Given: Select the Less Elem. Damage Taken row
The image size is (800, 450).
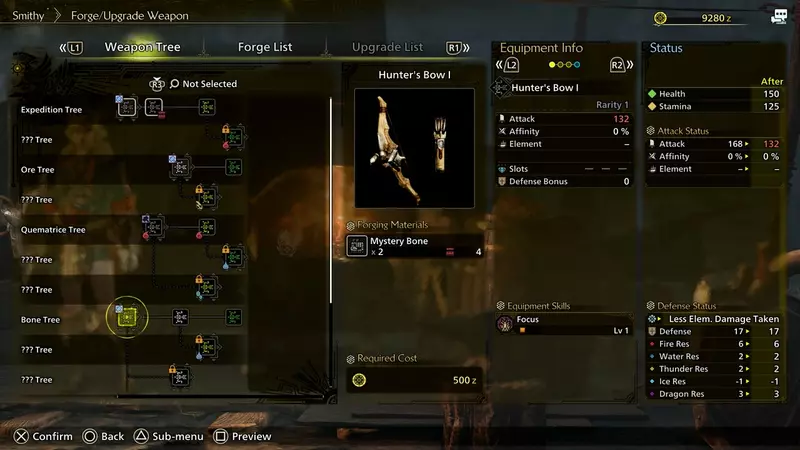Looking at the screenshot, I should point(717,318).
